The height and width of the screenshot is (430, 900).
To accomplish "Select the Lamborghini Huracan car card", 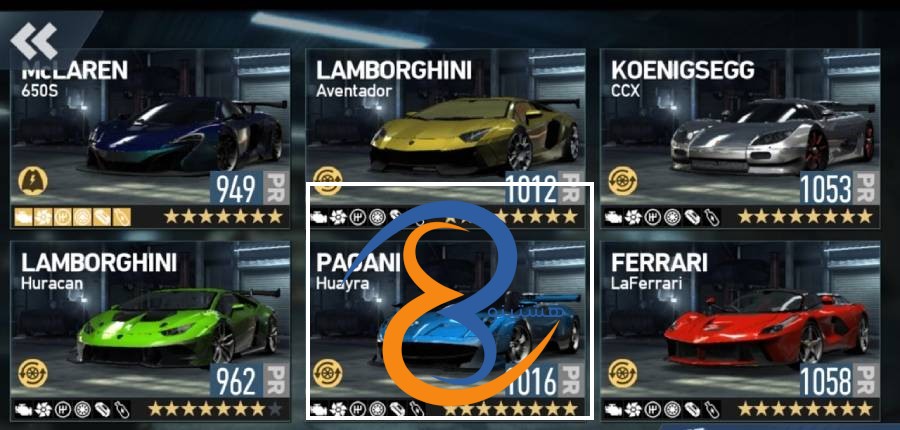I will click(150, 330).
